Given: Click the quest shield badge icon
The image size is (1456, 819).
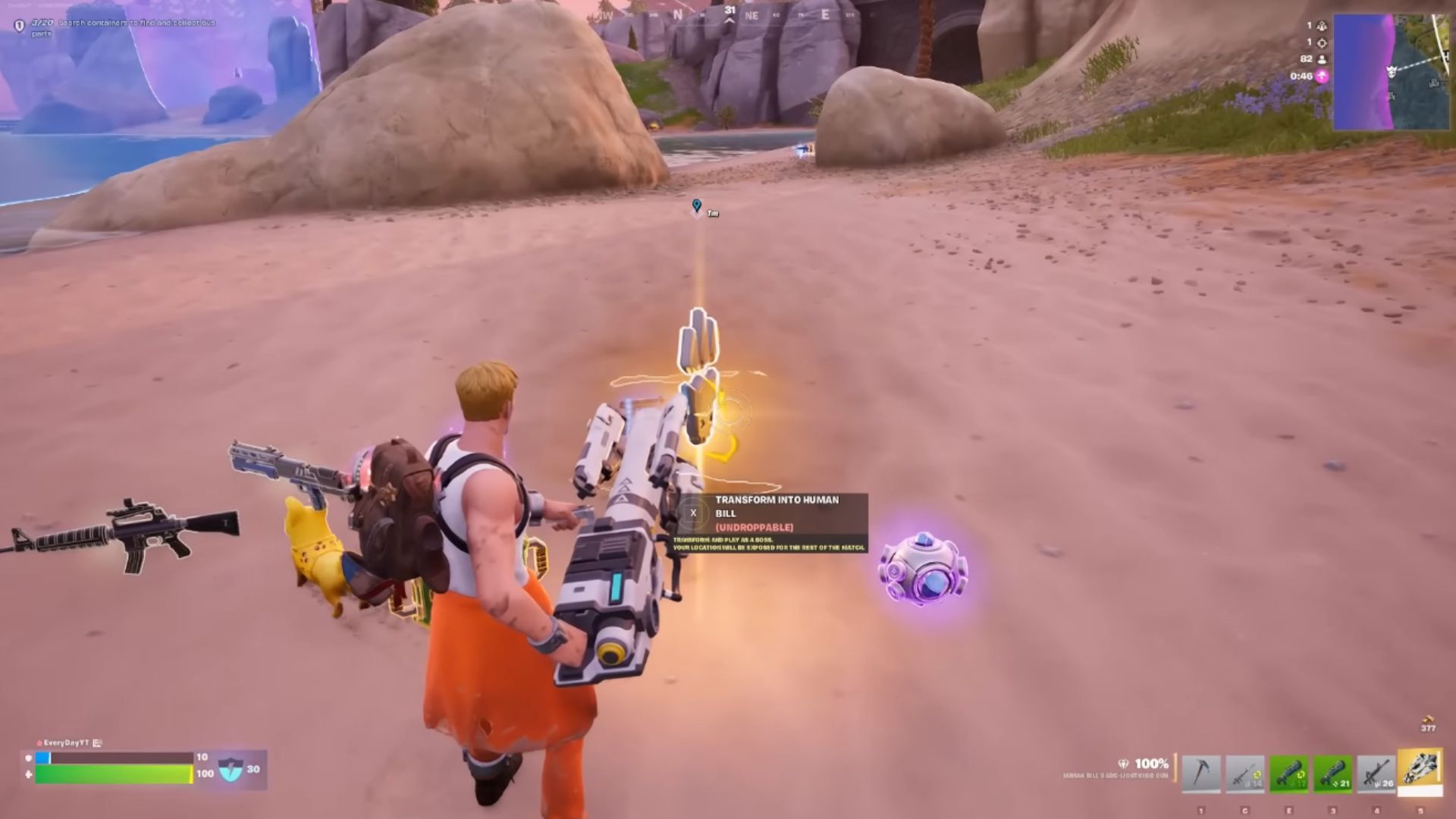Looking at the screenshot, I should coord(19,25).
